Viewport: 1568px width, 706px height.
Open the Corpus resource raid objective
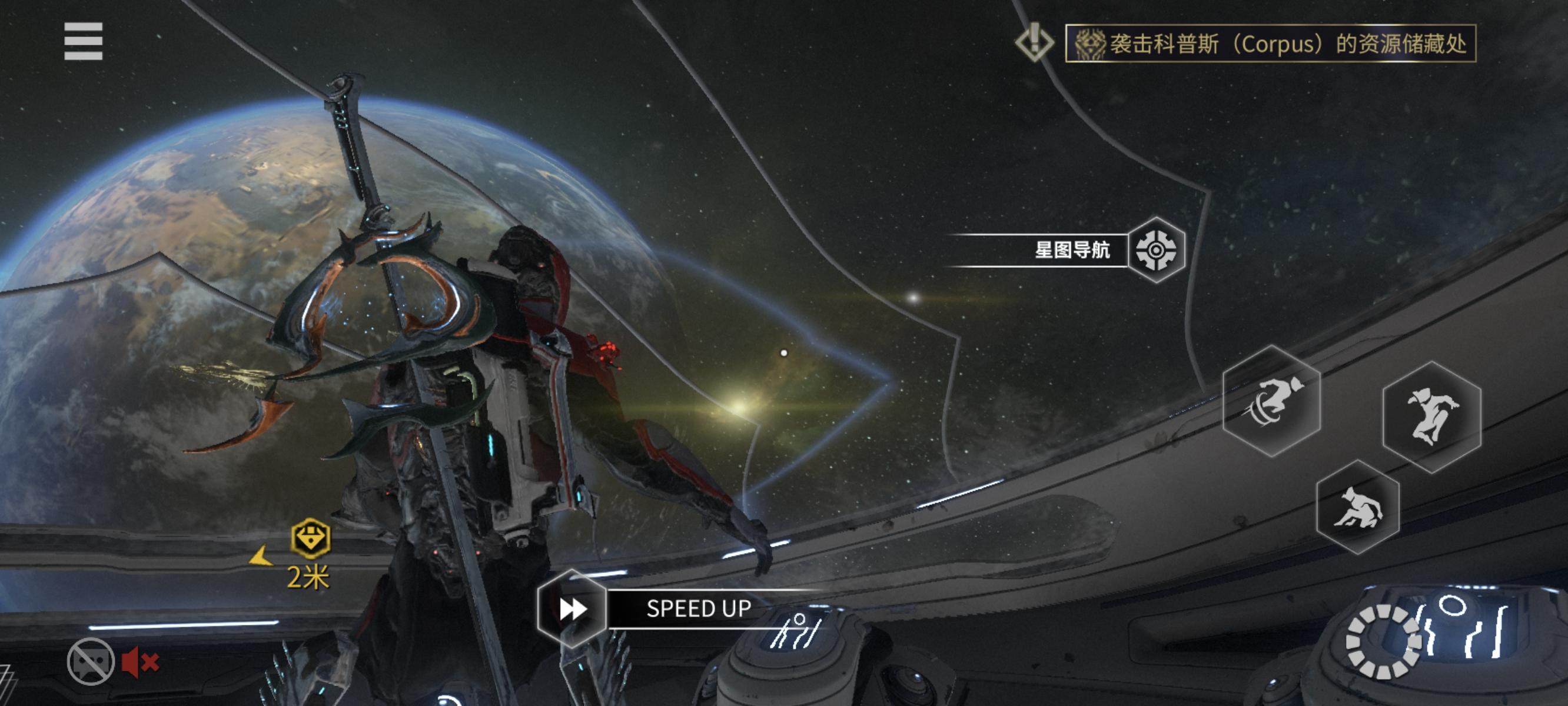(1270, 43)
